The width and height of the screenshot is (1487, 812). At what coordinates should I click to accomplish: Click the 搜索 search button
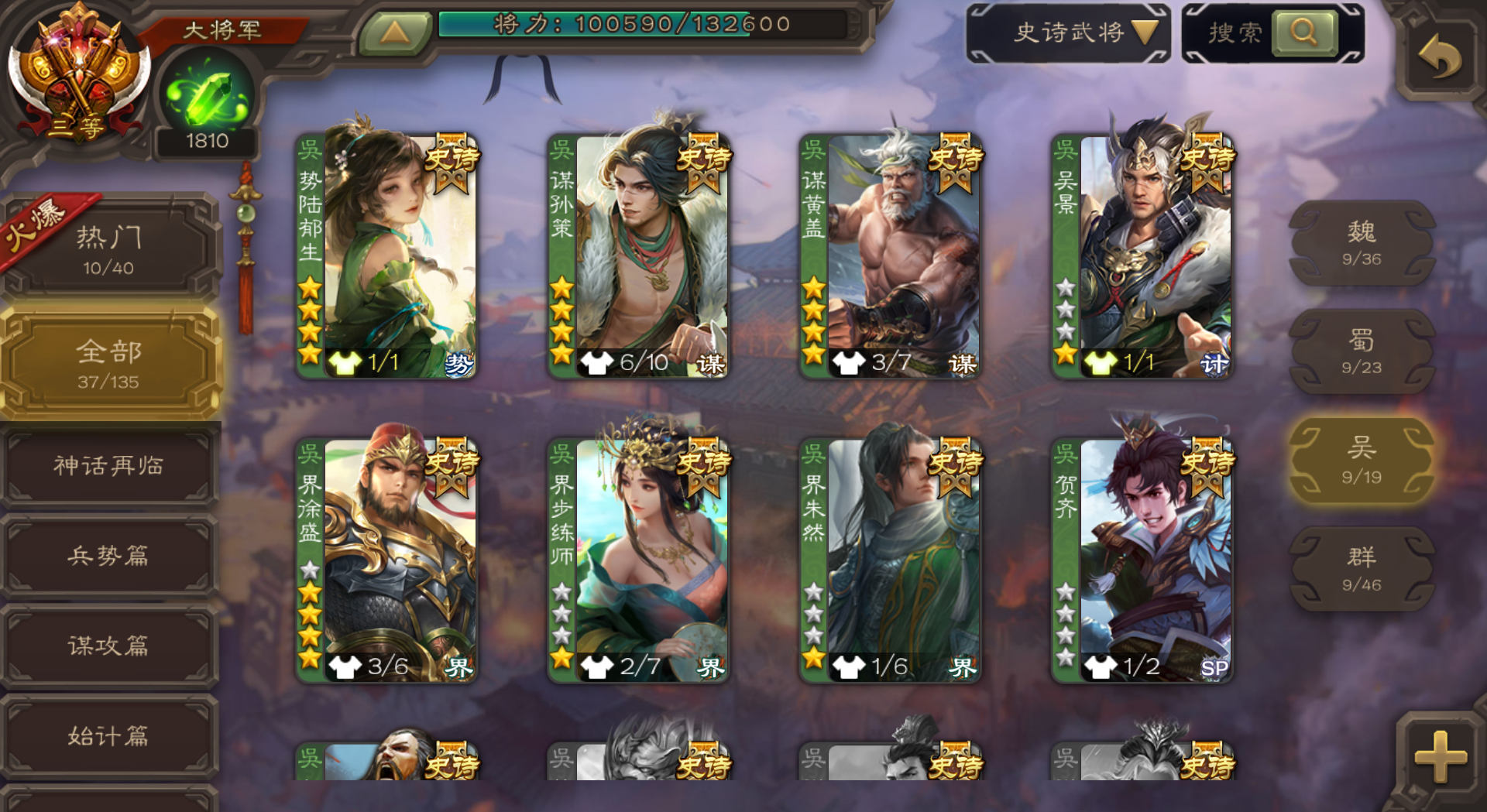tap(1303, 33)
